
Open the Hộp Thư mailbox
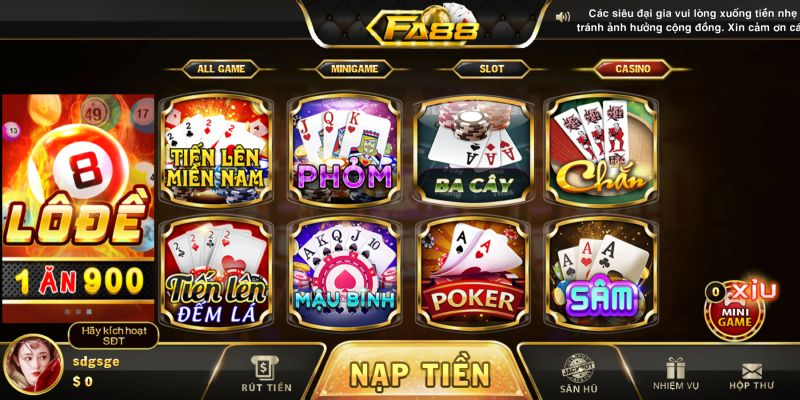point(750,373)
